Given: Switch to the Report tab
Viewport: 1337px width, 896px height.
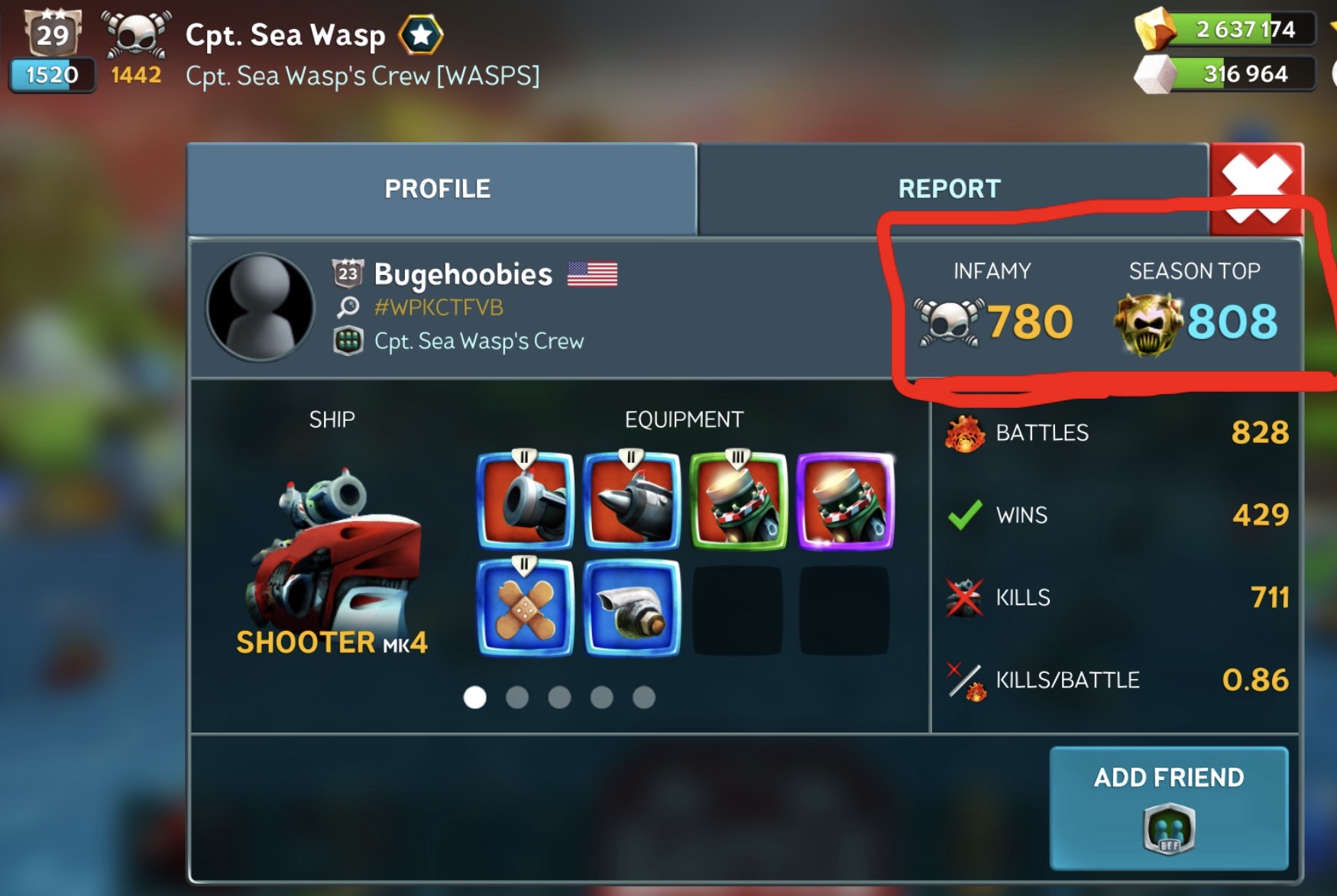Looking at the screenshot, I should click(x=949, y=189).
